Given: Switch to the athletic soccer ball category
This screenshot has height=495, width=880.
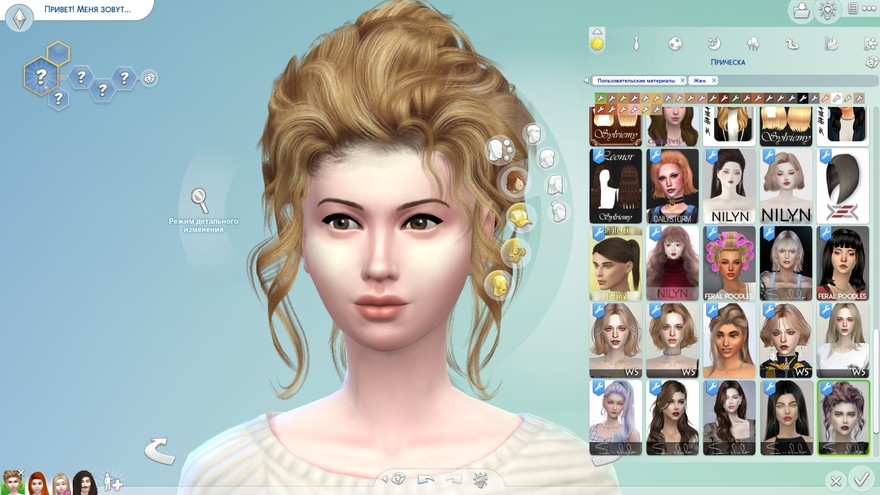Looking at the screenshot, I should (675, 44).
